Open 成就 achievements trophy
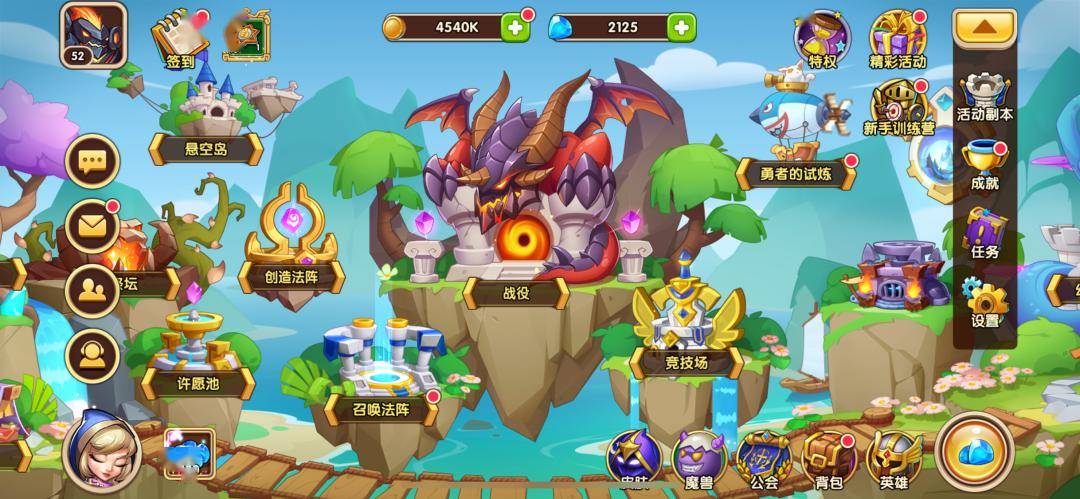The image size is (1080, 499). point(984,167)
